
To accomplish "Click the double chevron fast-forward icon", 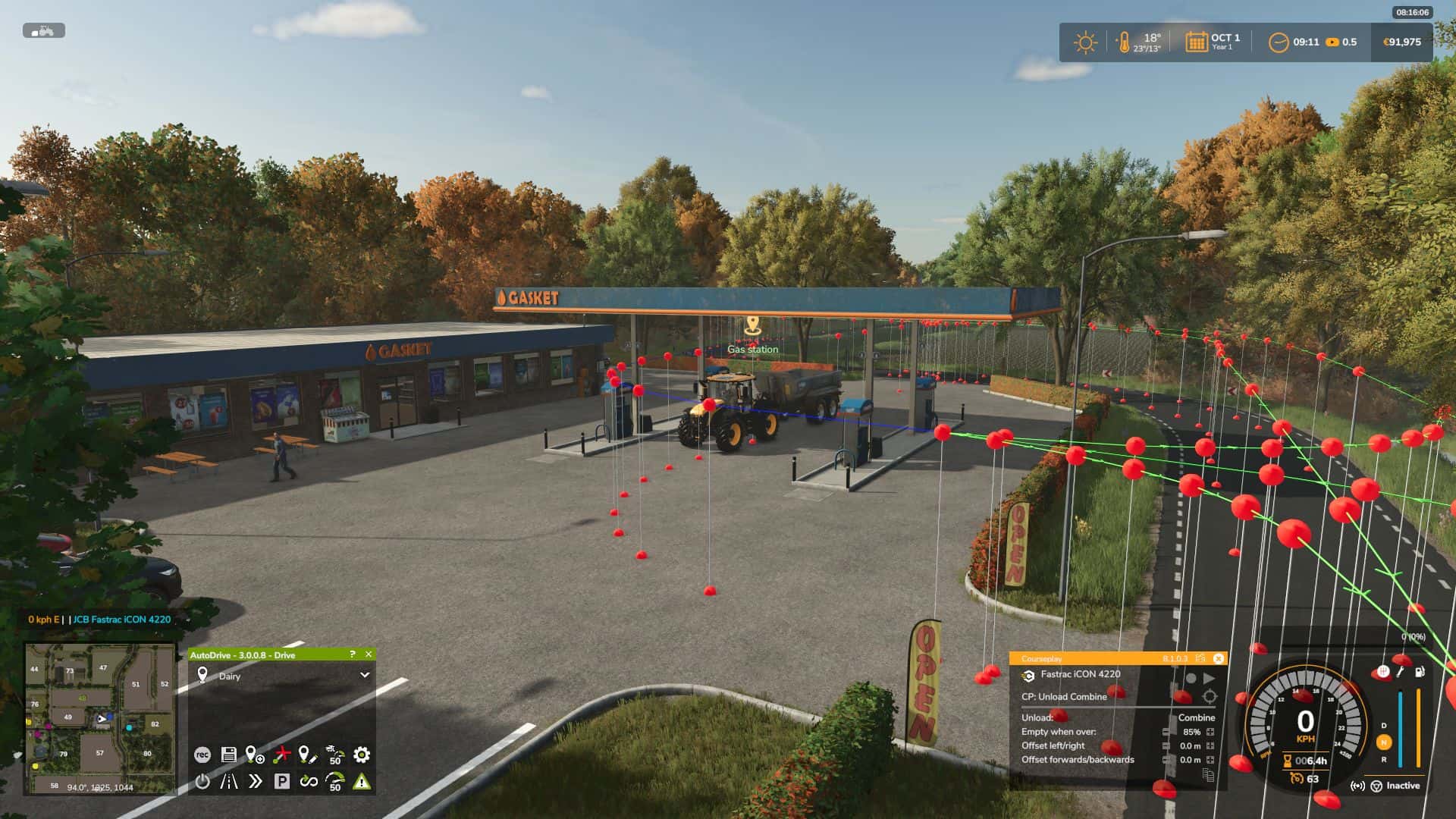I will [255, 781].
